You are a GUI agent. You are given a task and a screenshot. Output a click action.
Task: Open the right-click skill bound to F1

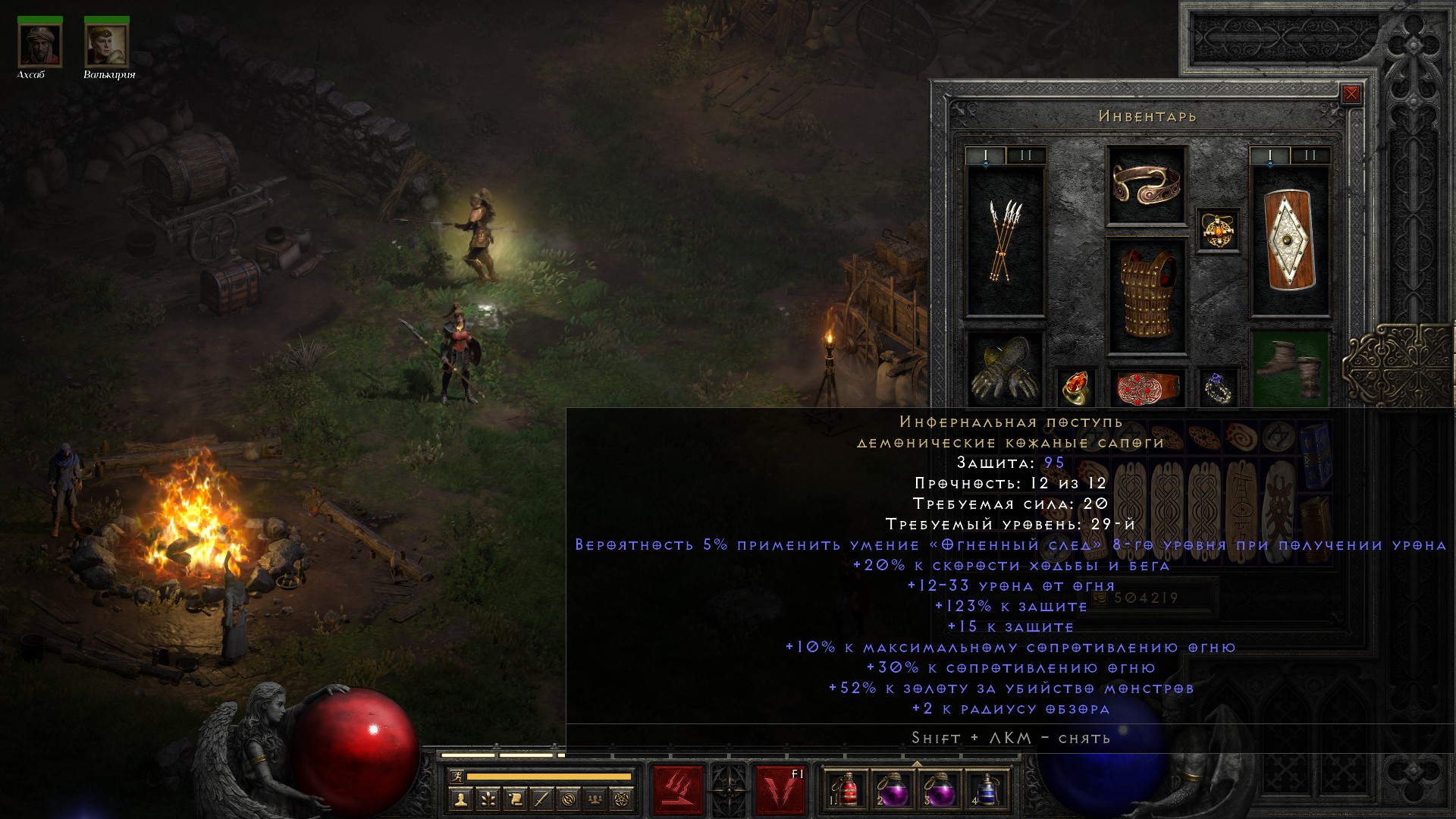coord(780,790)
